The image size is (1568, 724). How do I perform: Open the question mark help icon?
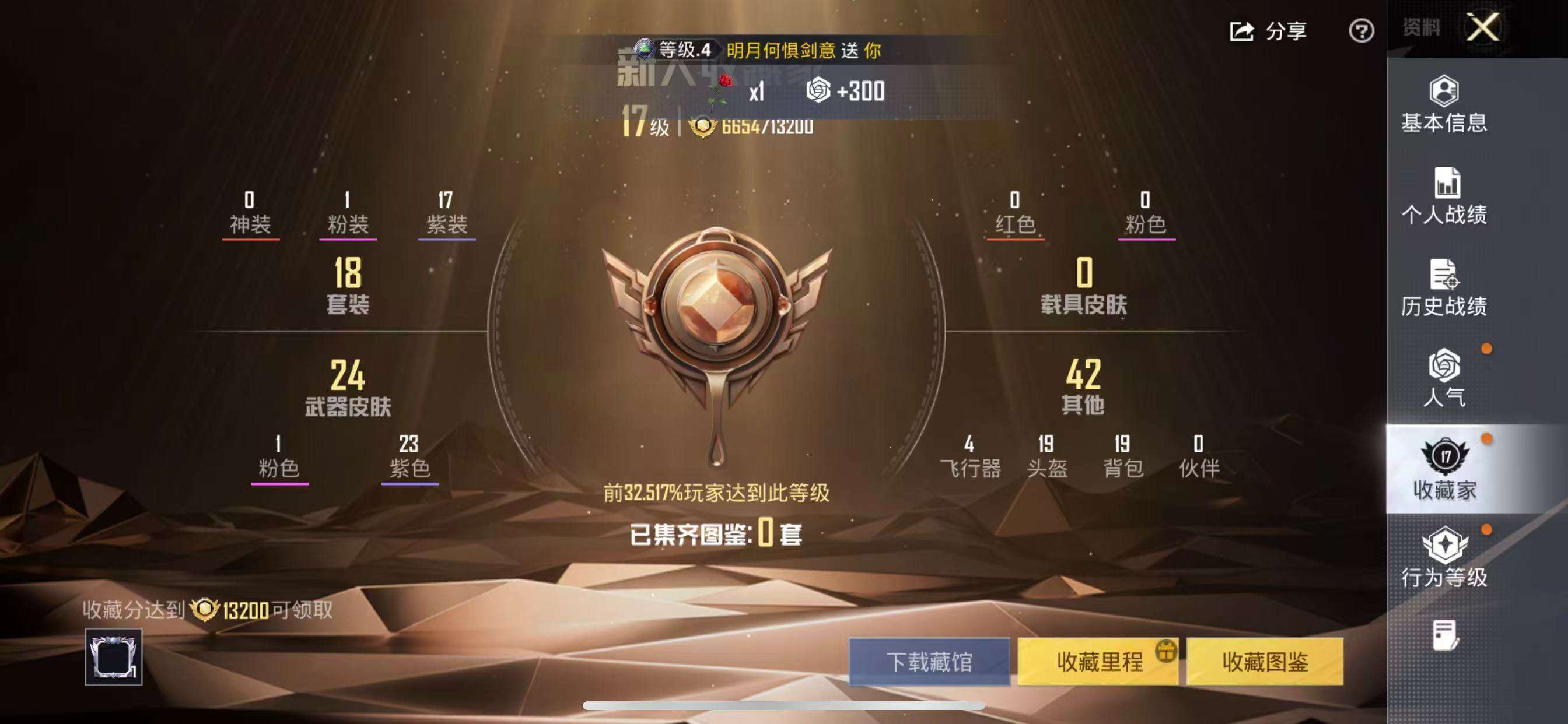point(1361,30)
